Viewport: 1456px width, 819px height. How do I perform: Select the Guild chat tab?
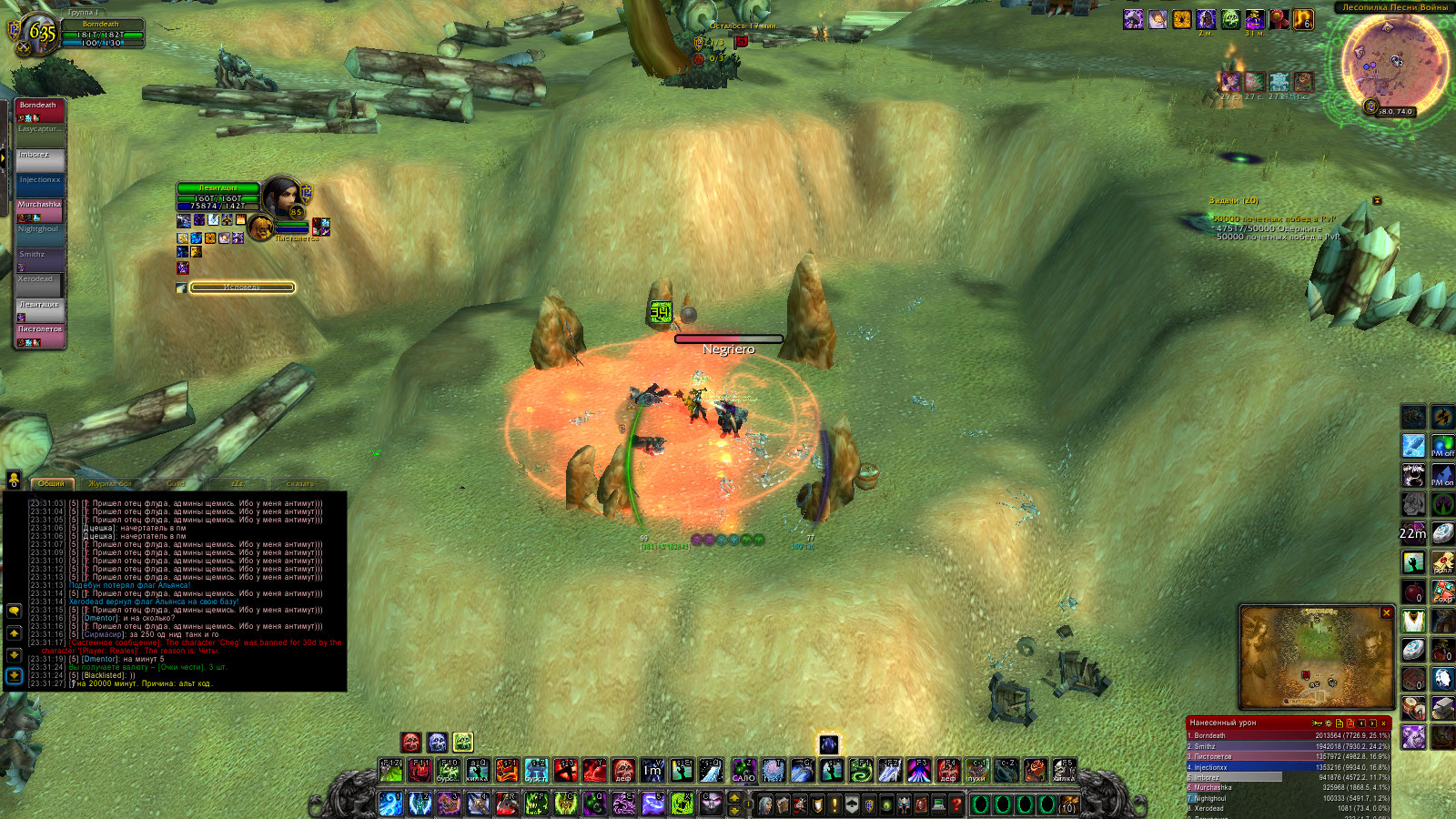176,483
